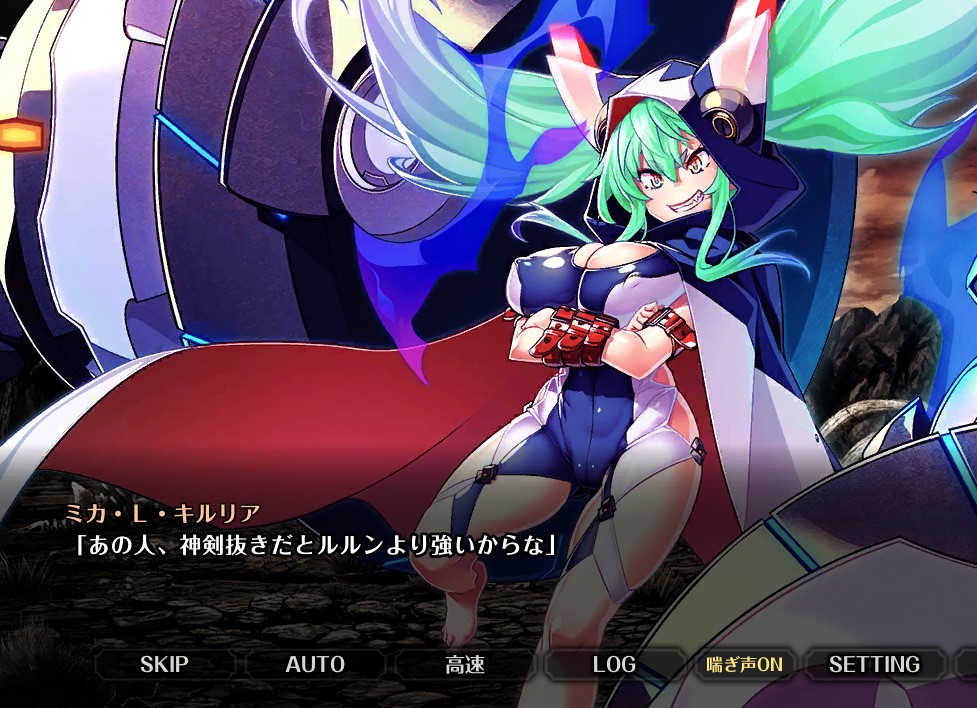Viewport: 977px width, 708px height.
Task: Enable AUTO text advance
Action: pyautogui.click(x=315, y=664)
